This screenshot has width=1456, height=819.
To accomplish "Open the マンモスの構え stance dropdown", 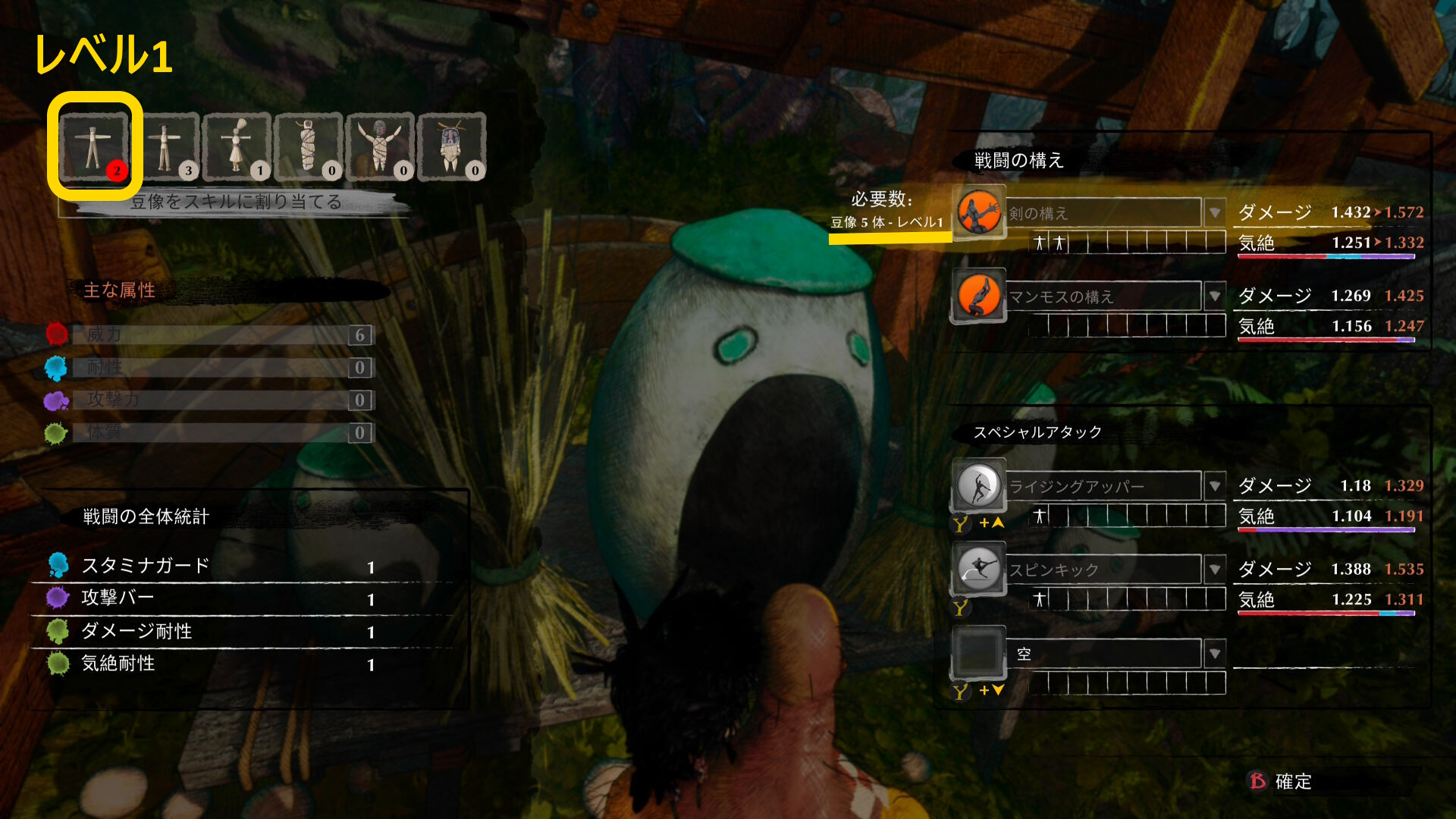I will tap(1215, 296).
